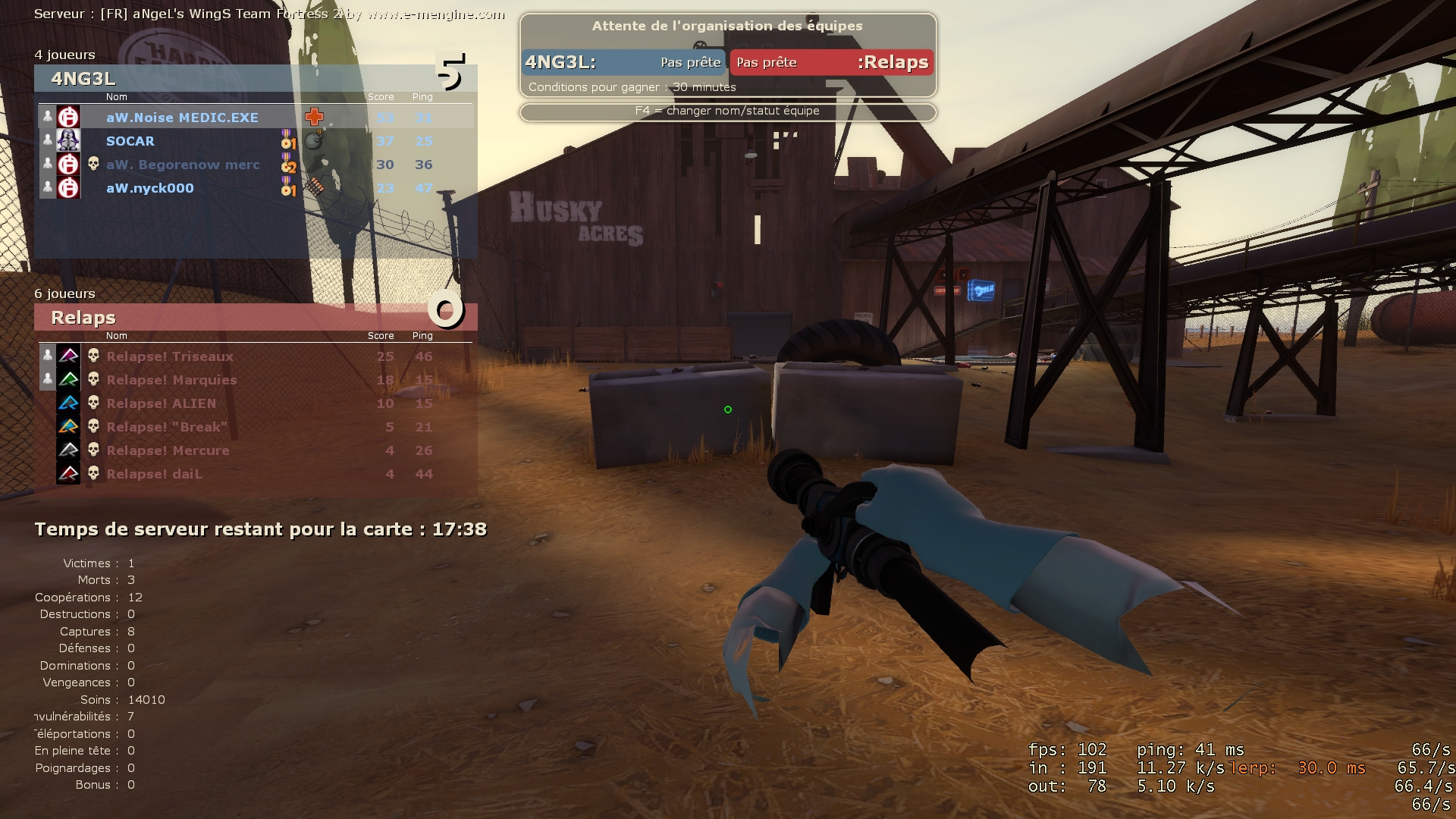Viewport: 1456px width, 819px height.
Task: Select Relapse! daiL on the scoreboard
Action: (x=154, y=474)
